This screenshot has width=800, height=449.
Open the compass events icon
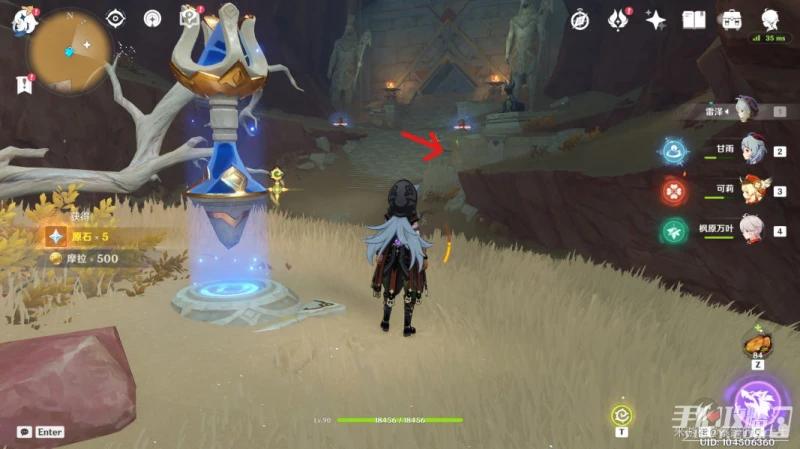point(580,19)
